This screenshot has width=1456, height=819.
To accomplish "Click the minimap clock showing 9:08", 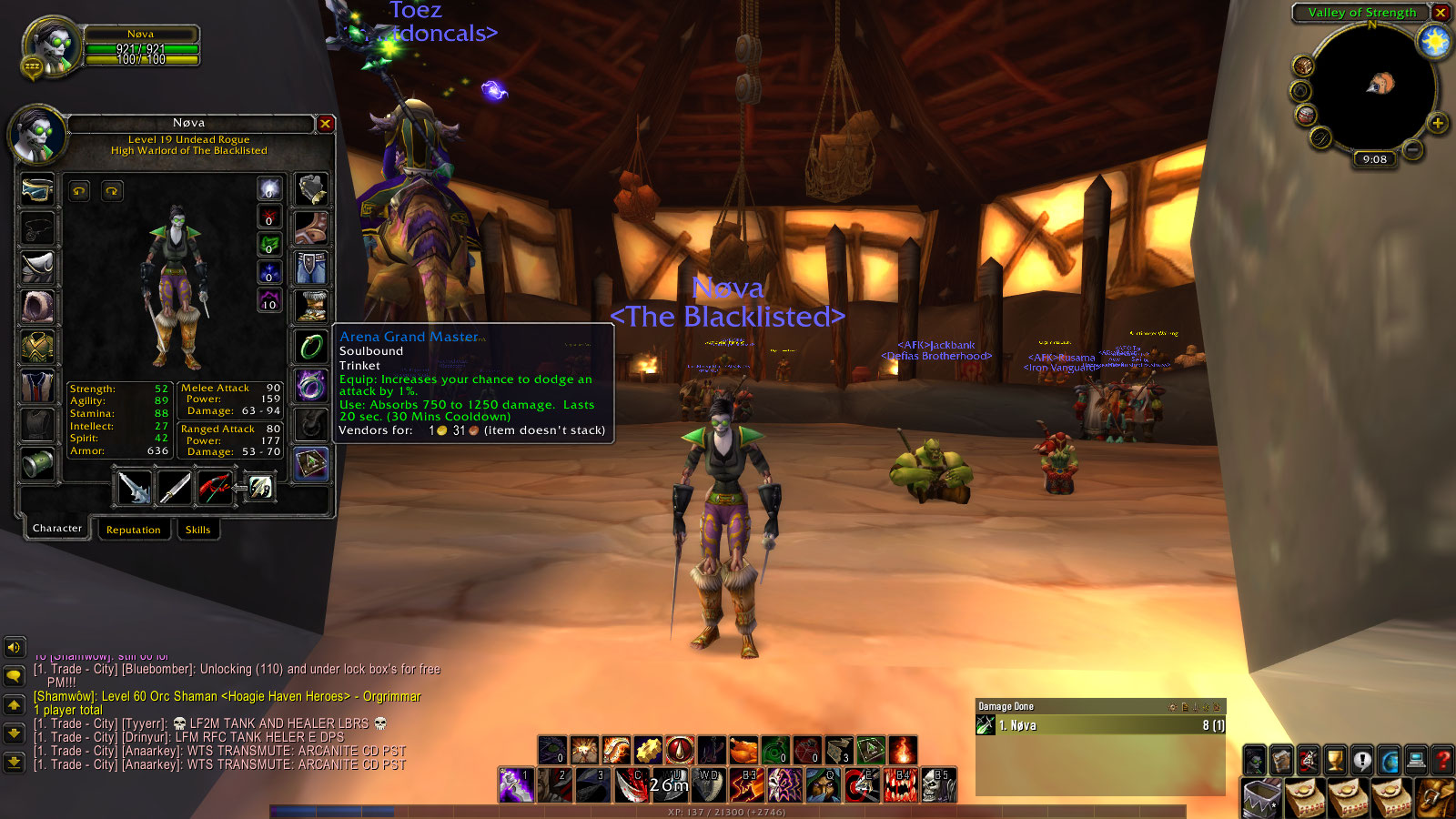I will click(1374, 159).
